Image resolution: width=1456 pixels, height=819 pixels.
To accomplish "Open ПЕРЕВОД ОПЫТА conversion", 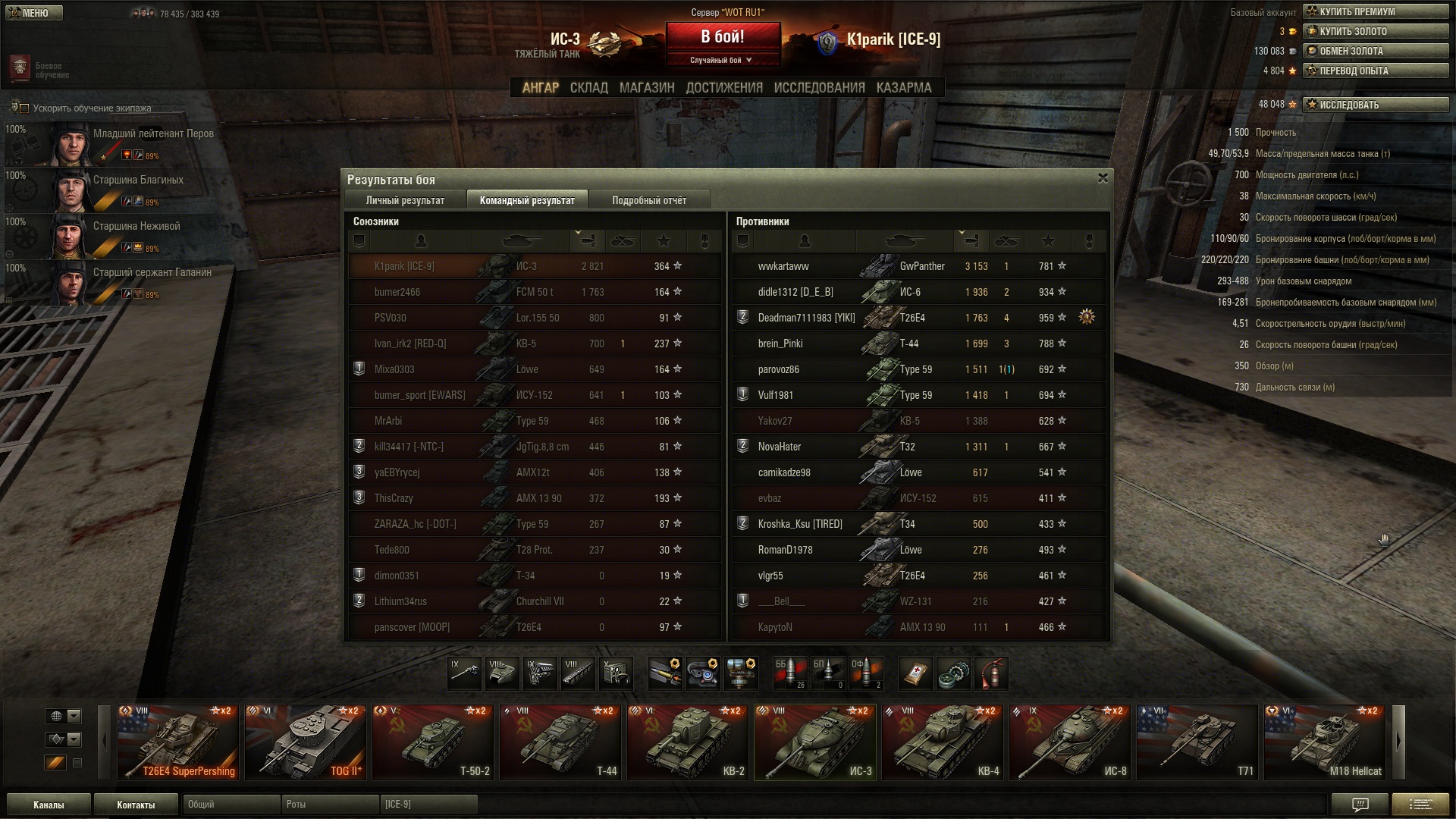I will pos(1375,71).
